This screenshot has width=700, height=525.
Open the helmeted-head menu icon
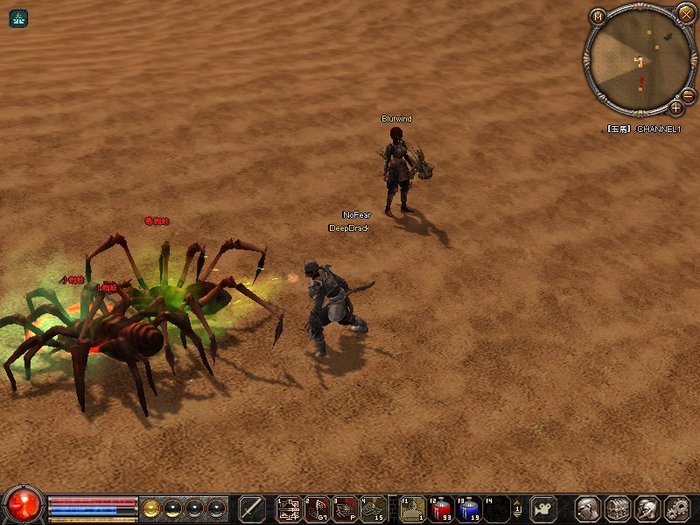point(646,508)
